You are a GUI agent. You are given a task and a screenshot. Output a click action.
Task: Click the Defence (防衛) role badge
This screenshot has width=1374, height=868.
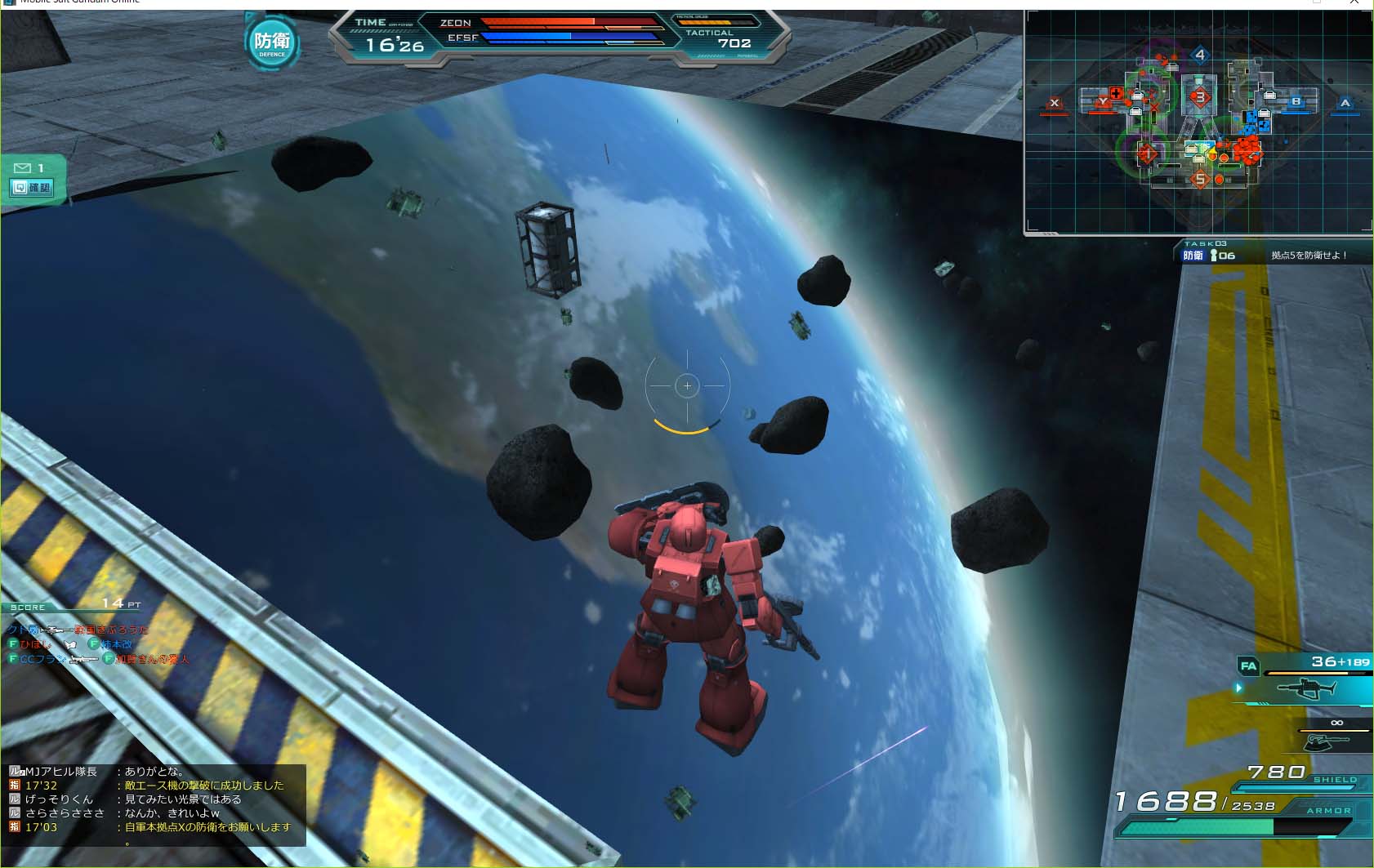(x=272, y=42)
